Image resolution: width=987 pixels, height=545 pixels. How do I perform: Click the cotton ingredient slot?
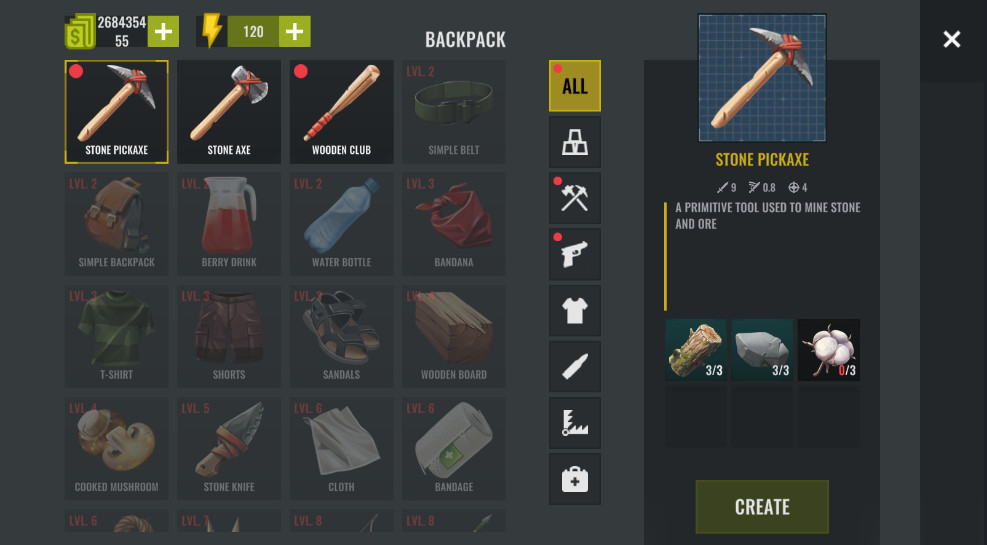coord(829,350)
